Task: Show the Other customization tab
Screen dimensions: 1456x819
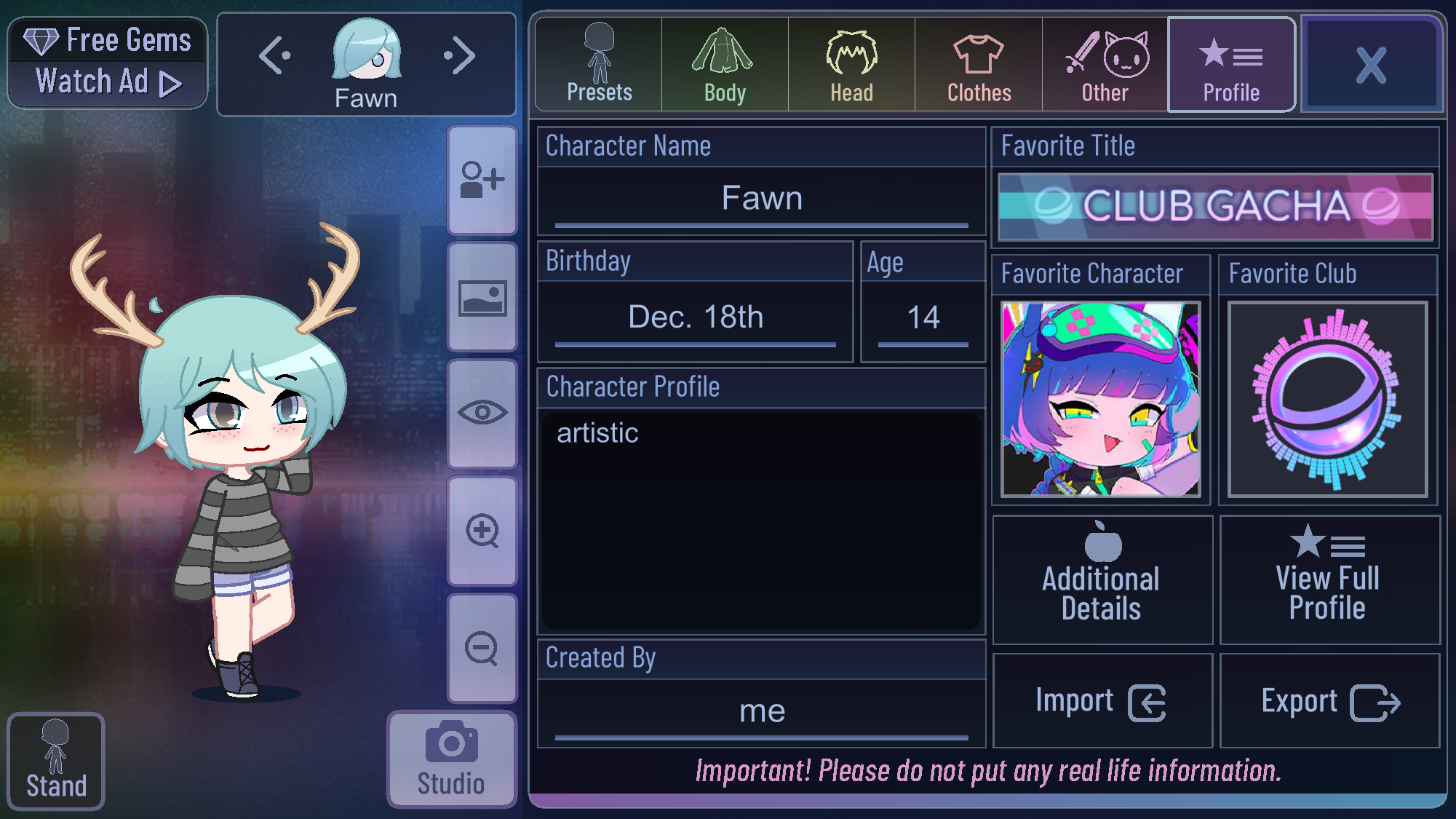Action: tap(1105, 65)
